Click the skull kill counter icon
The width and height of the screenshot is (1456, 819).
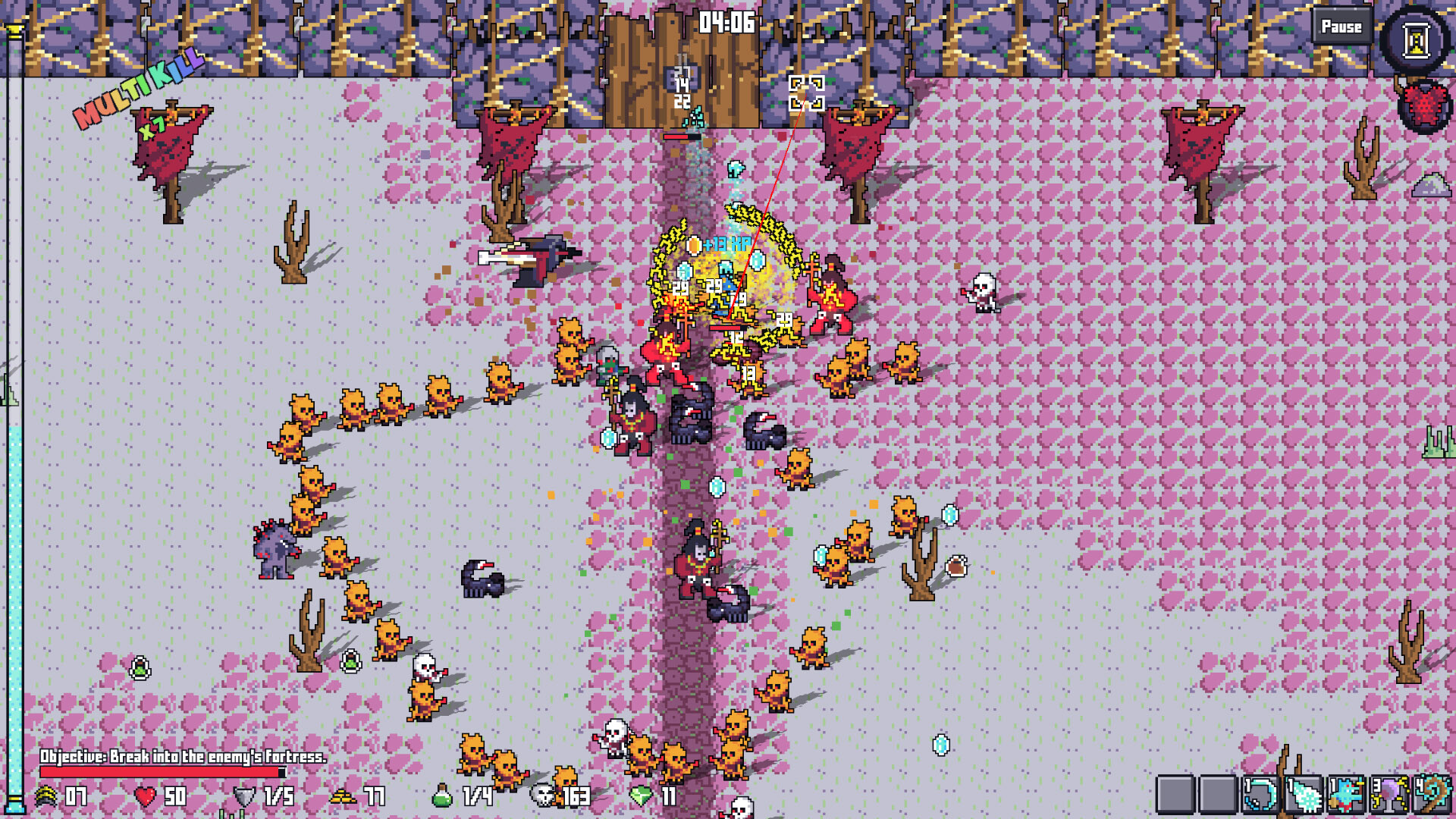click(543, 797)
